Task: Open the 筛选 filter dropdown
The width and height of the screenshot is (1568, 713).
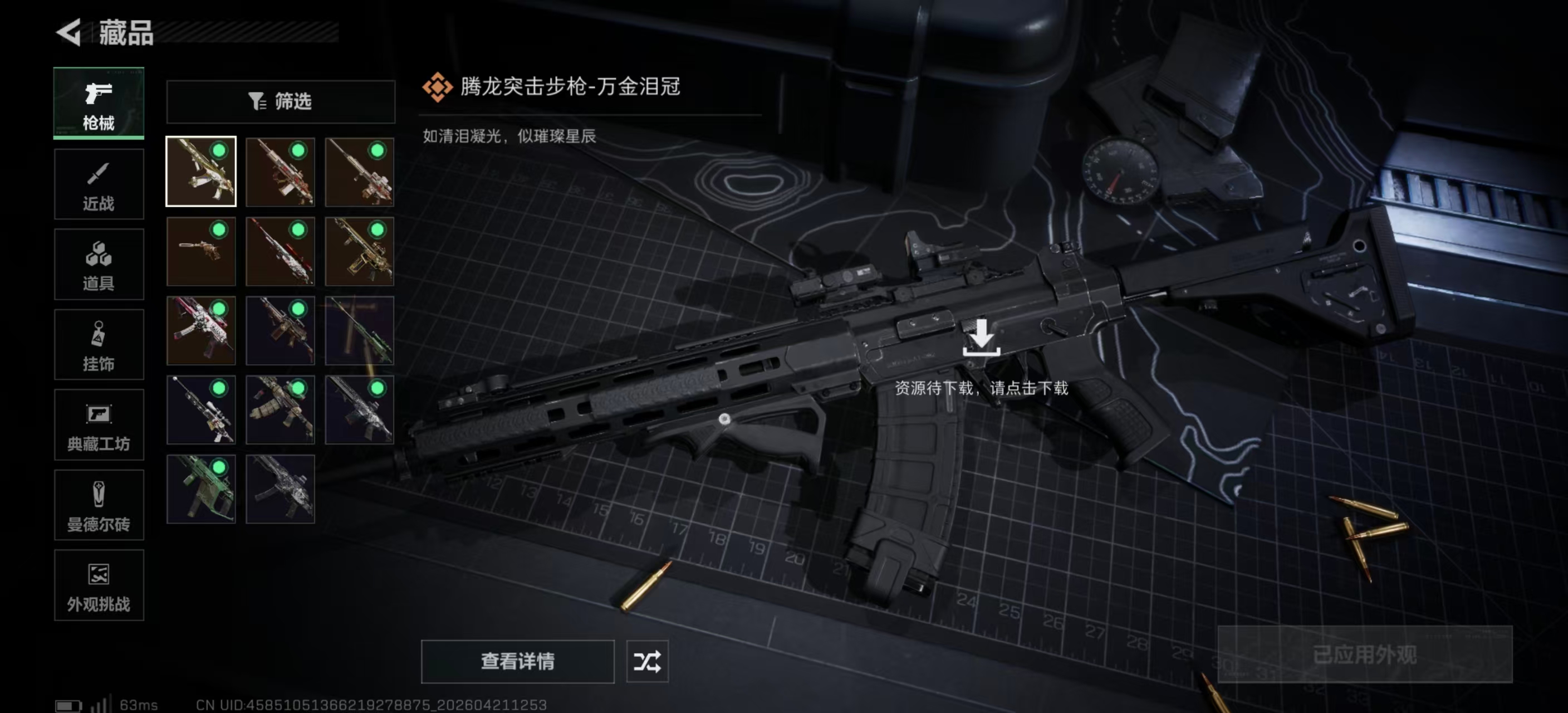Action: coord(281,101)
